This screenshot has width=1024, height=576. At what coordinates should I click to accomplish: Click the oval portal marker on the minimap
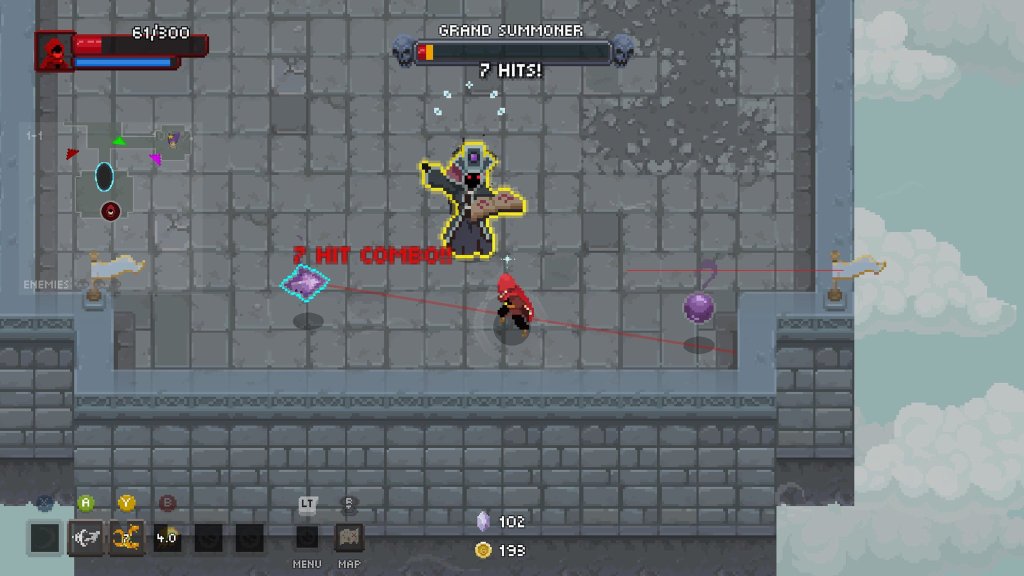point(104,177)
